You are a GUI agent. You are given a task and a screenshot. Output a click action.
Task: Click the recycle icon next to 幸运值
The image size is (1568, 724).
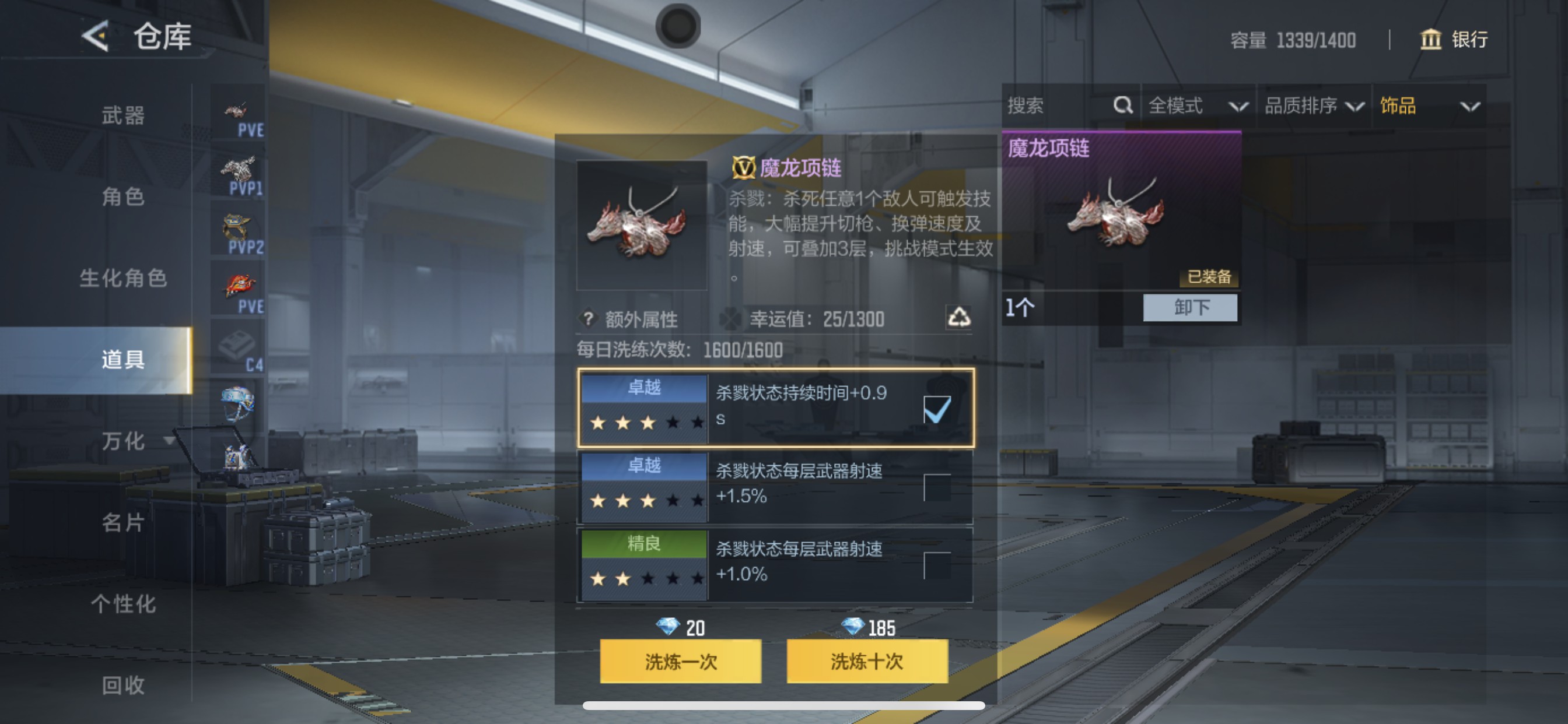960,319
